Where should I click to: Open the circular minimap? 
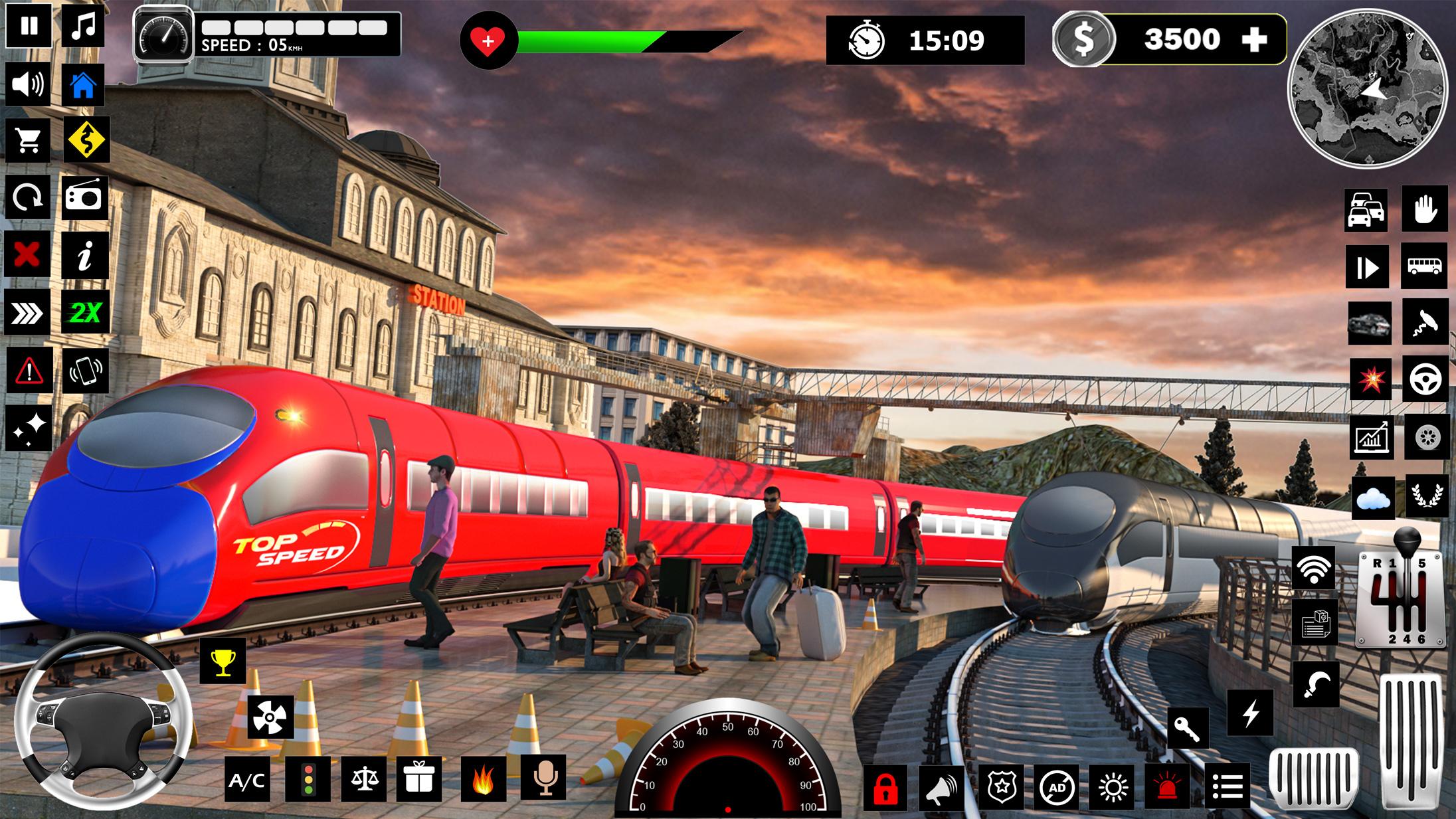pyautogui.click(x=1367, y=88)
